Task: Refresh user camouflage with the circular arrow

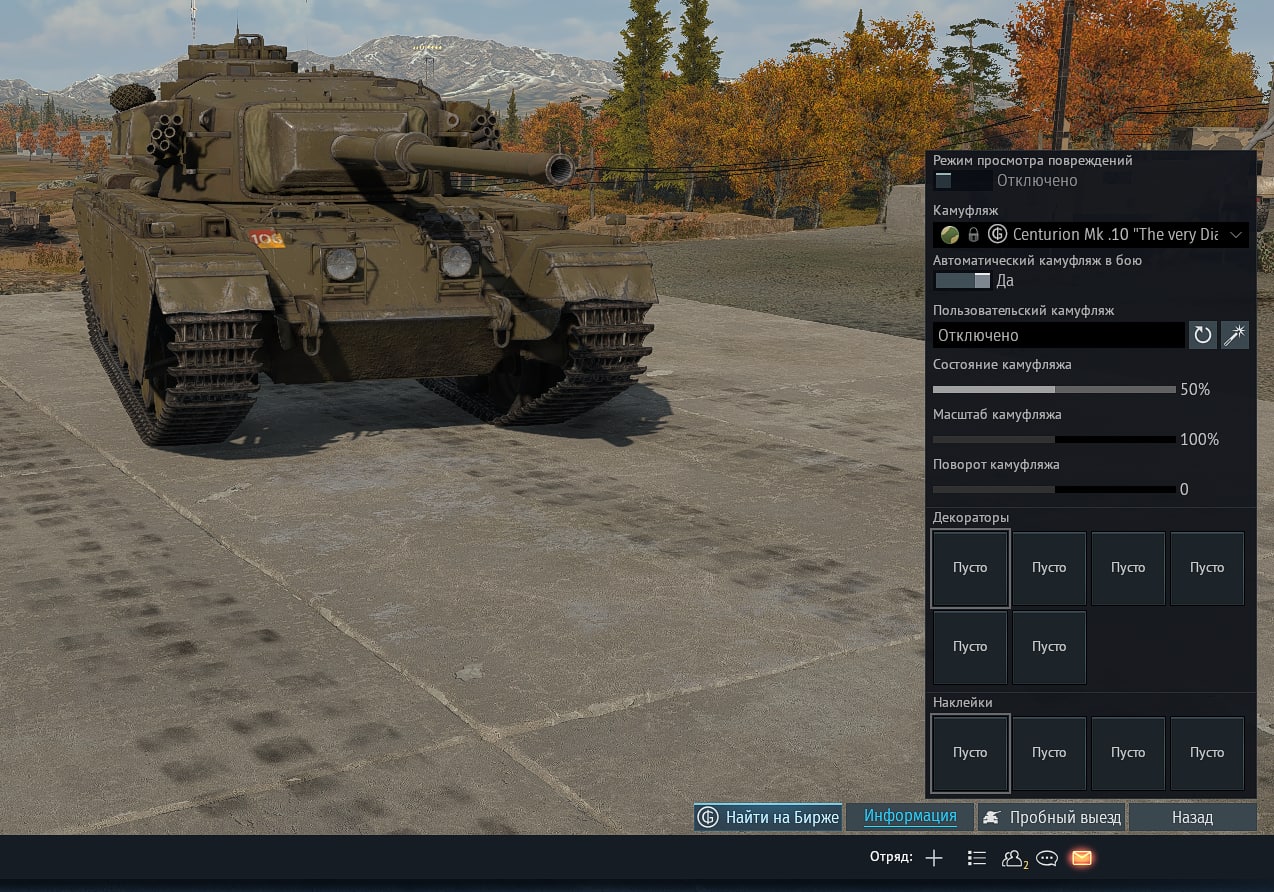Action: click(x=1202, y=335)
